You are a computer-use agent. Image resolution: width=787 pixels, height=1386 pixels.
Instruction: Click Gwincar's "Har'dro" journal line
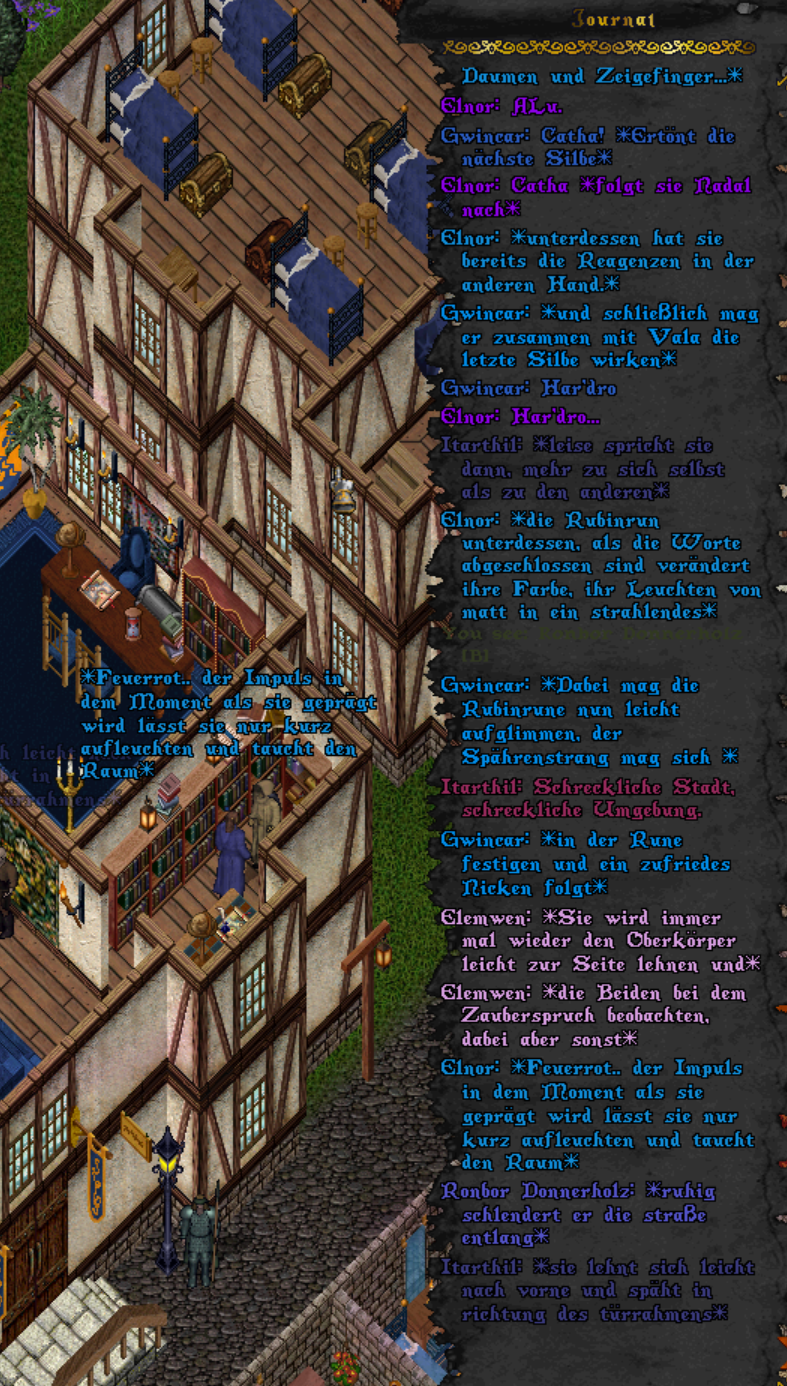coord(529,388)
